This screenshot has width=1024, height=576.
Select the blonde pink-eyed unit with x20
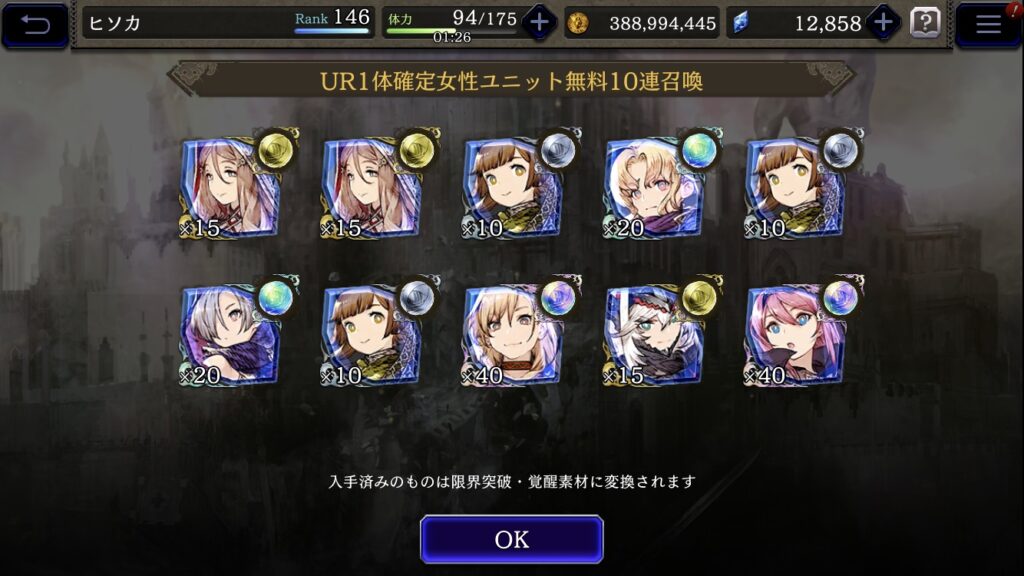(654, 187)
